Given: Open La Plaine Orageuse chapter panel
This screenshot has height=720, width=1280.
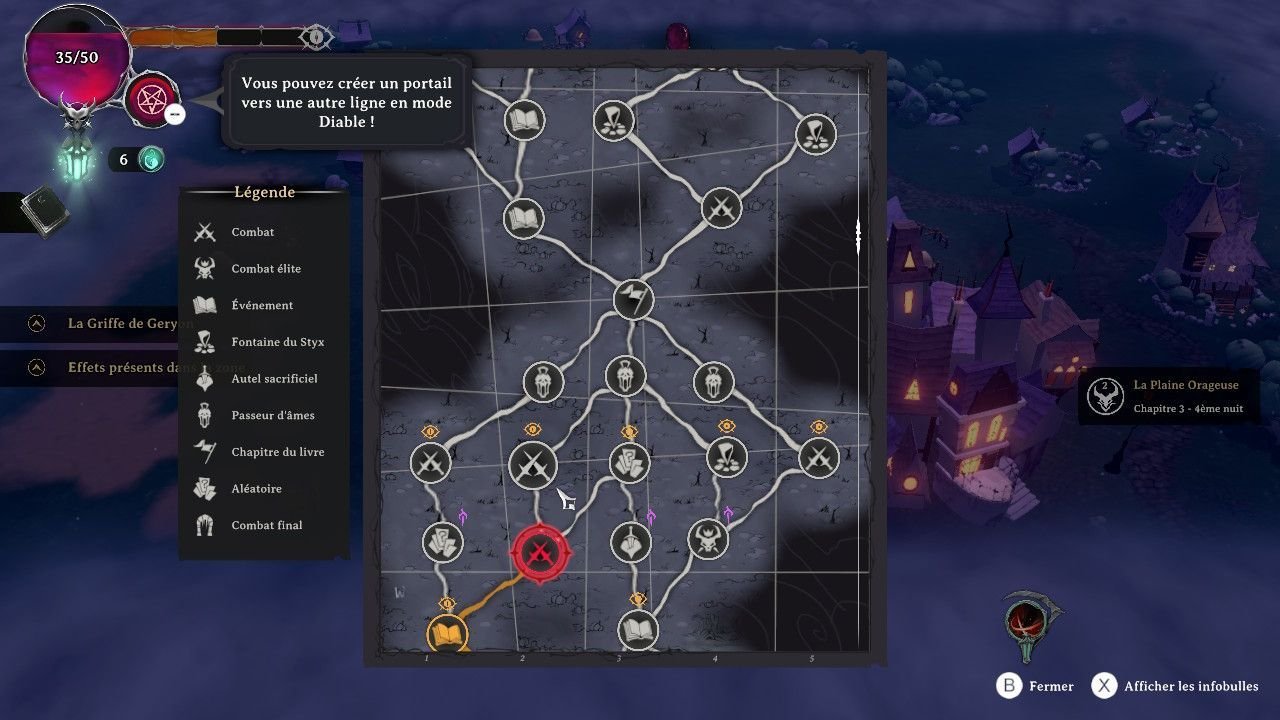Looking at the screenshot, I should pos(1168,396).
